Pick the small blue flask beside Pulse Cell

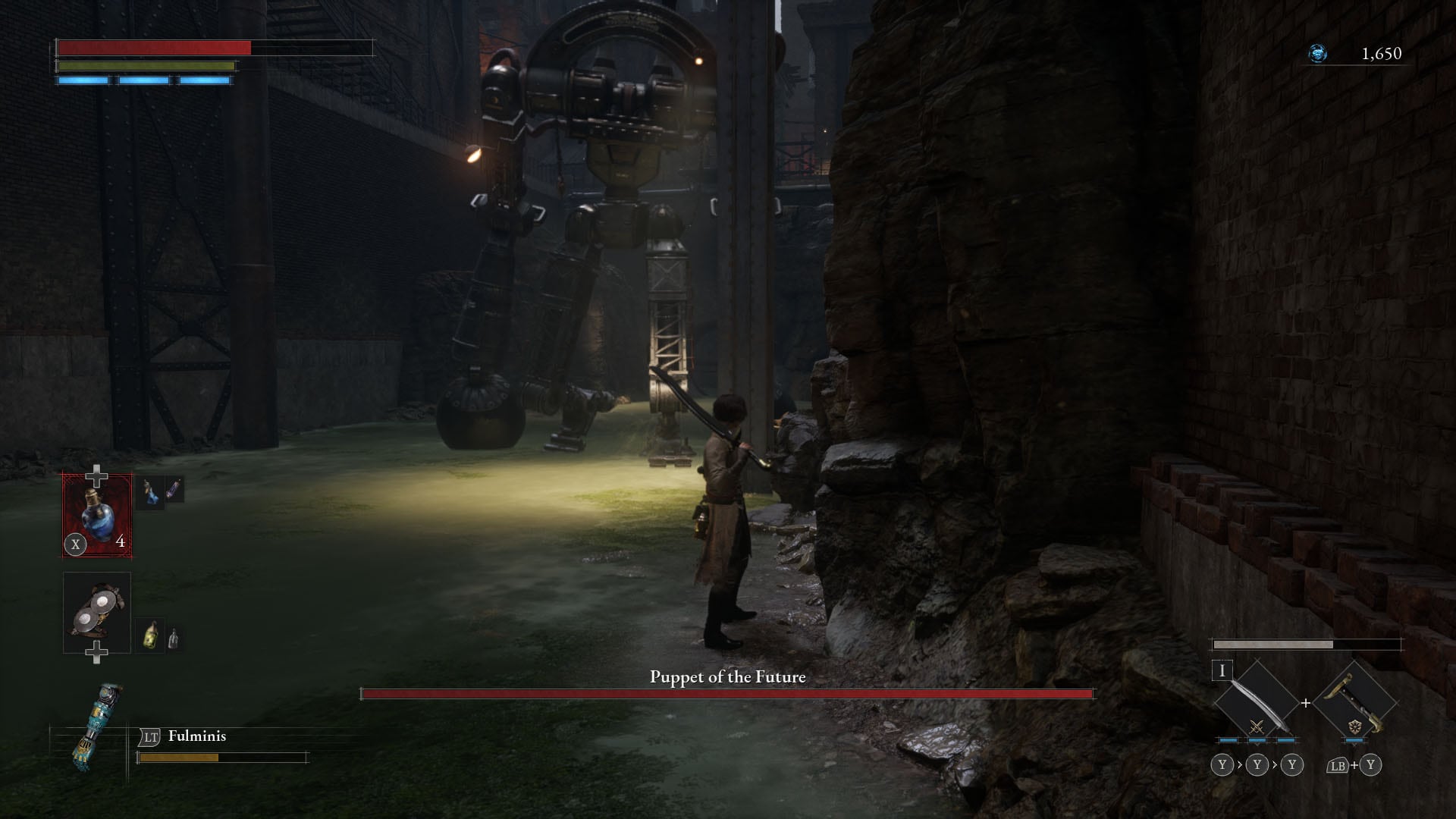(x=151, y=494)
